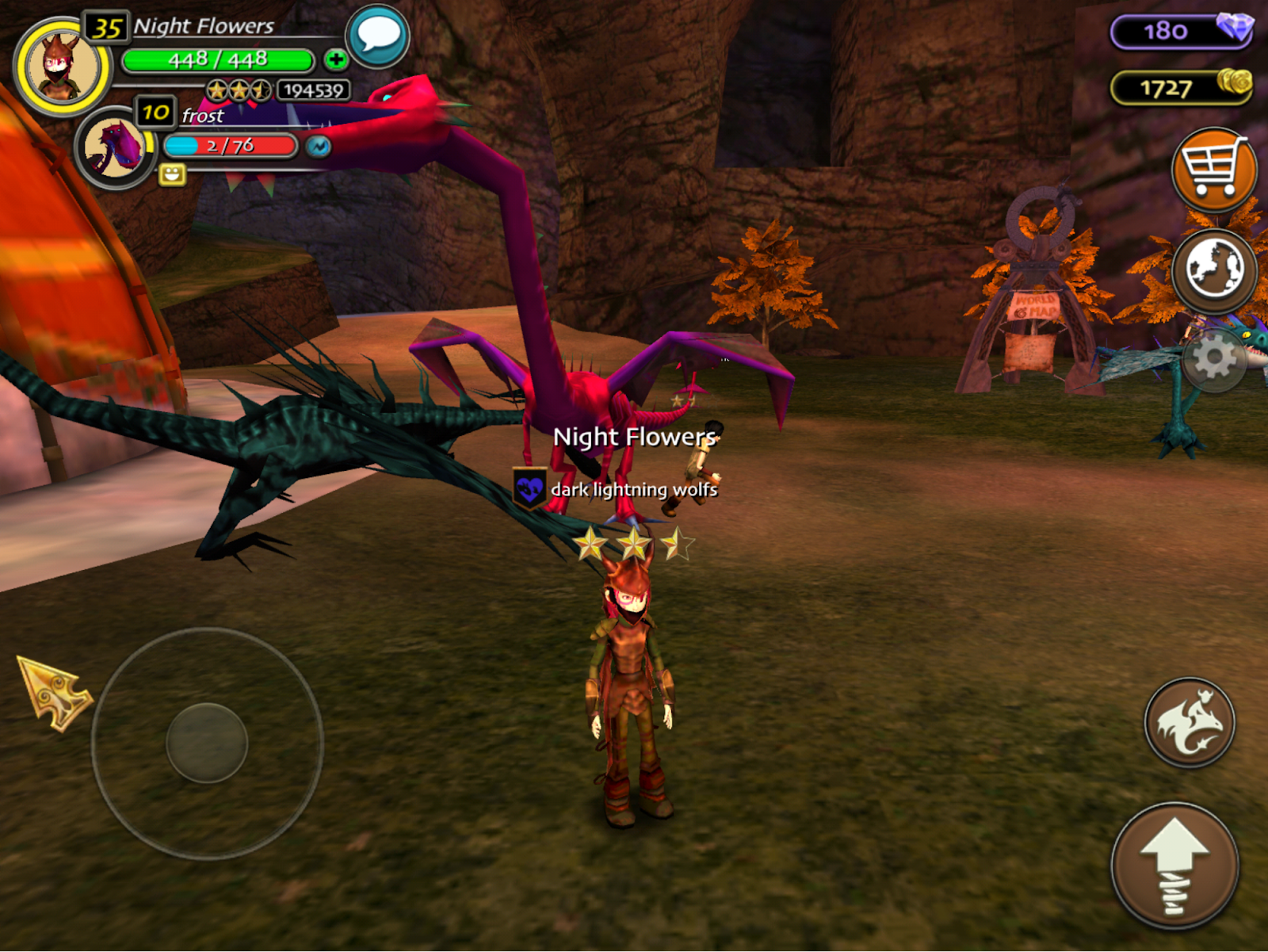Open the shopping cart store
1268x952 pixels.
pos(1213,169)
